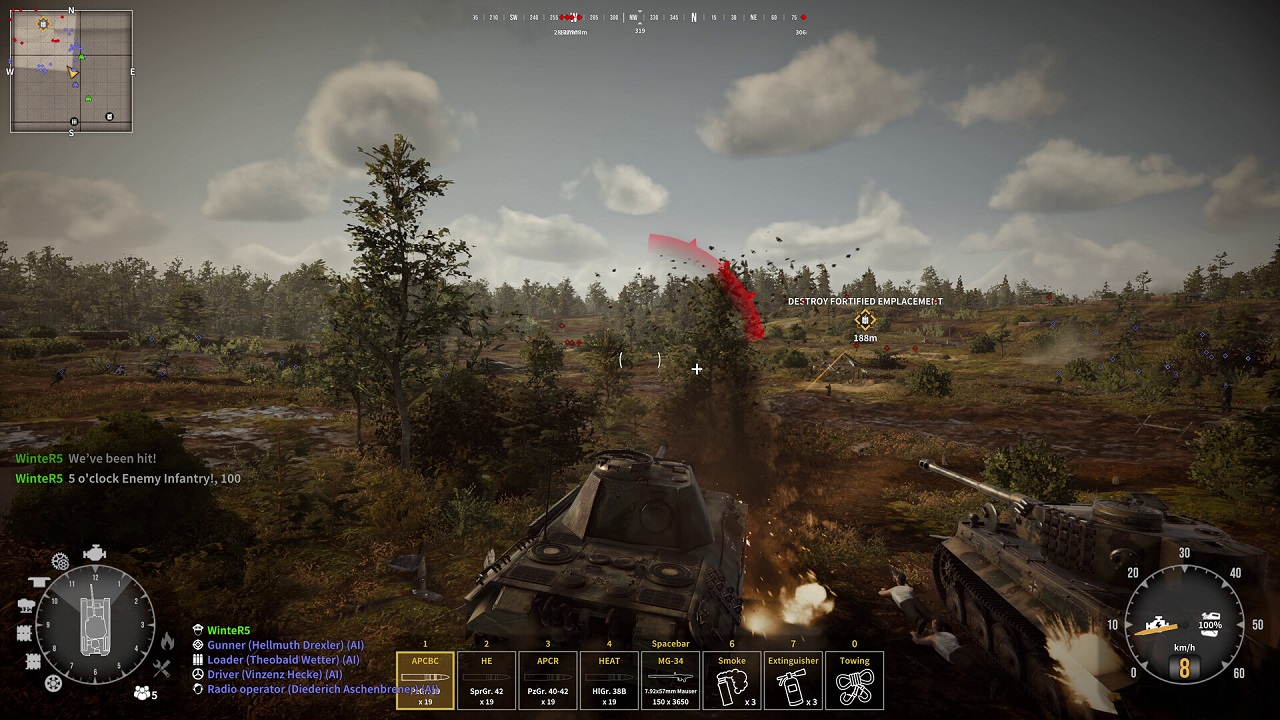Load the HEAT HlGr. 38B shell

609,680
